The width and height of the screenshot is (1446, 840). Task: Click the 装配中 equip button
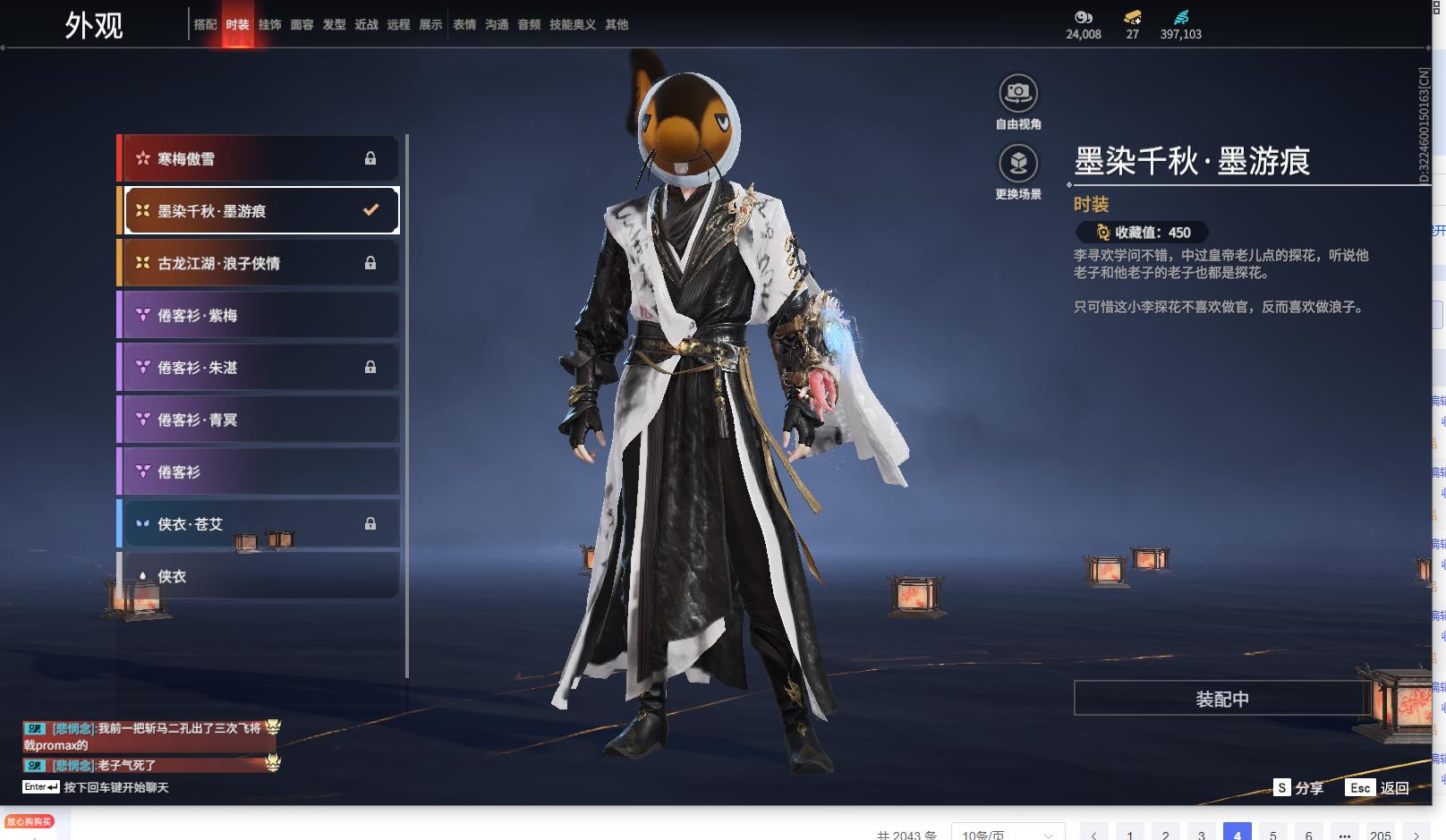(1221, 699)
